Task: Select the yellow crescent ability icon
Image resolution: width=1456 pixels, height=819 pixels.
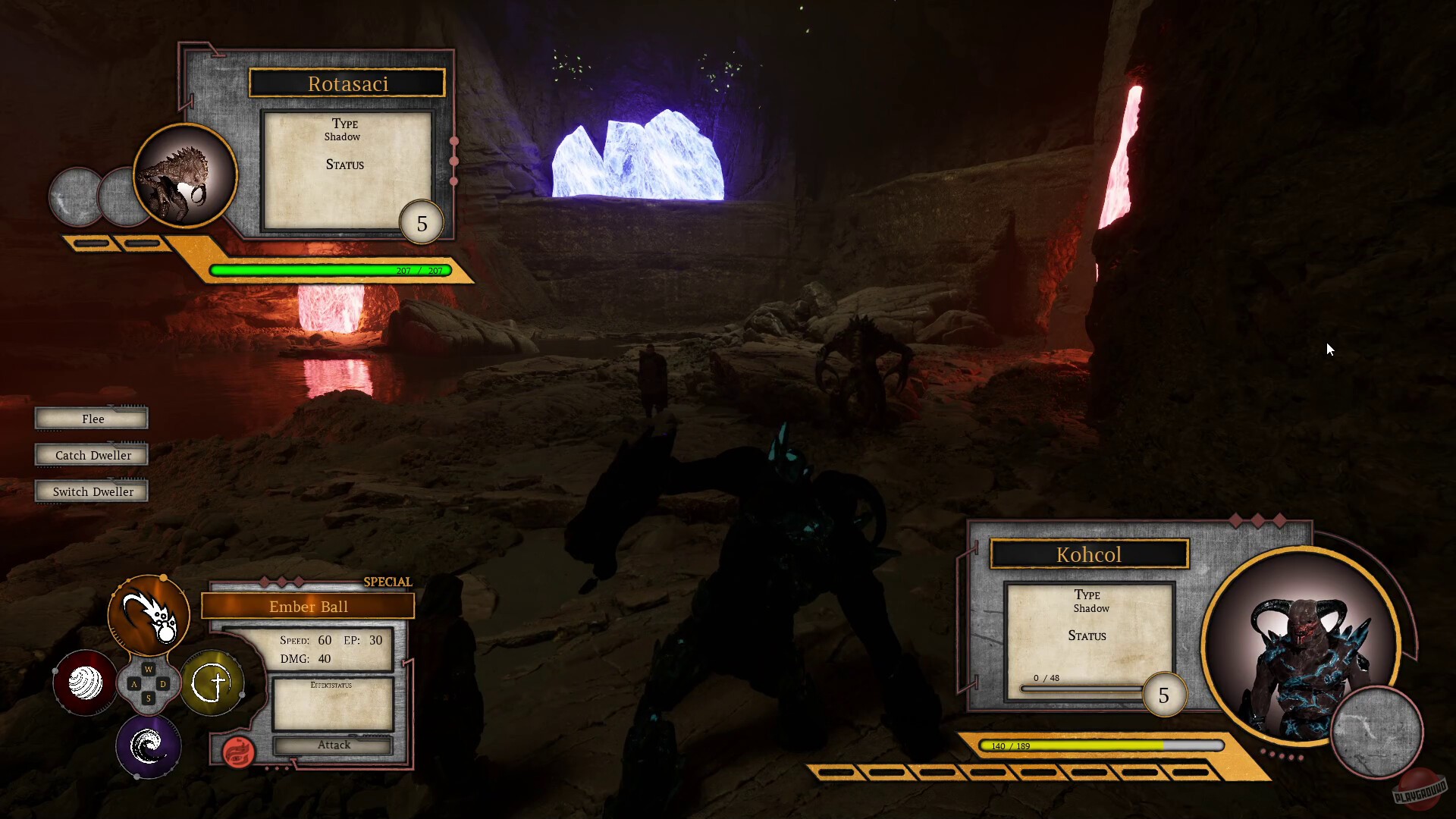Action: click(x=213, y=683)
